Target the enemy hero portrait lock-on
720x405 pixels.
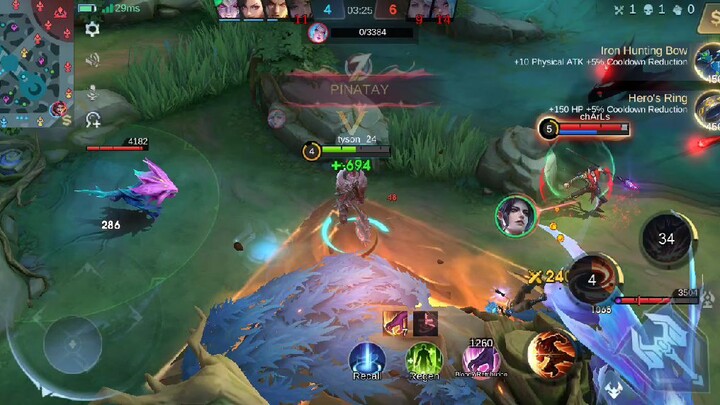click(x=516, y=216)
